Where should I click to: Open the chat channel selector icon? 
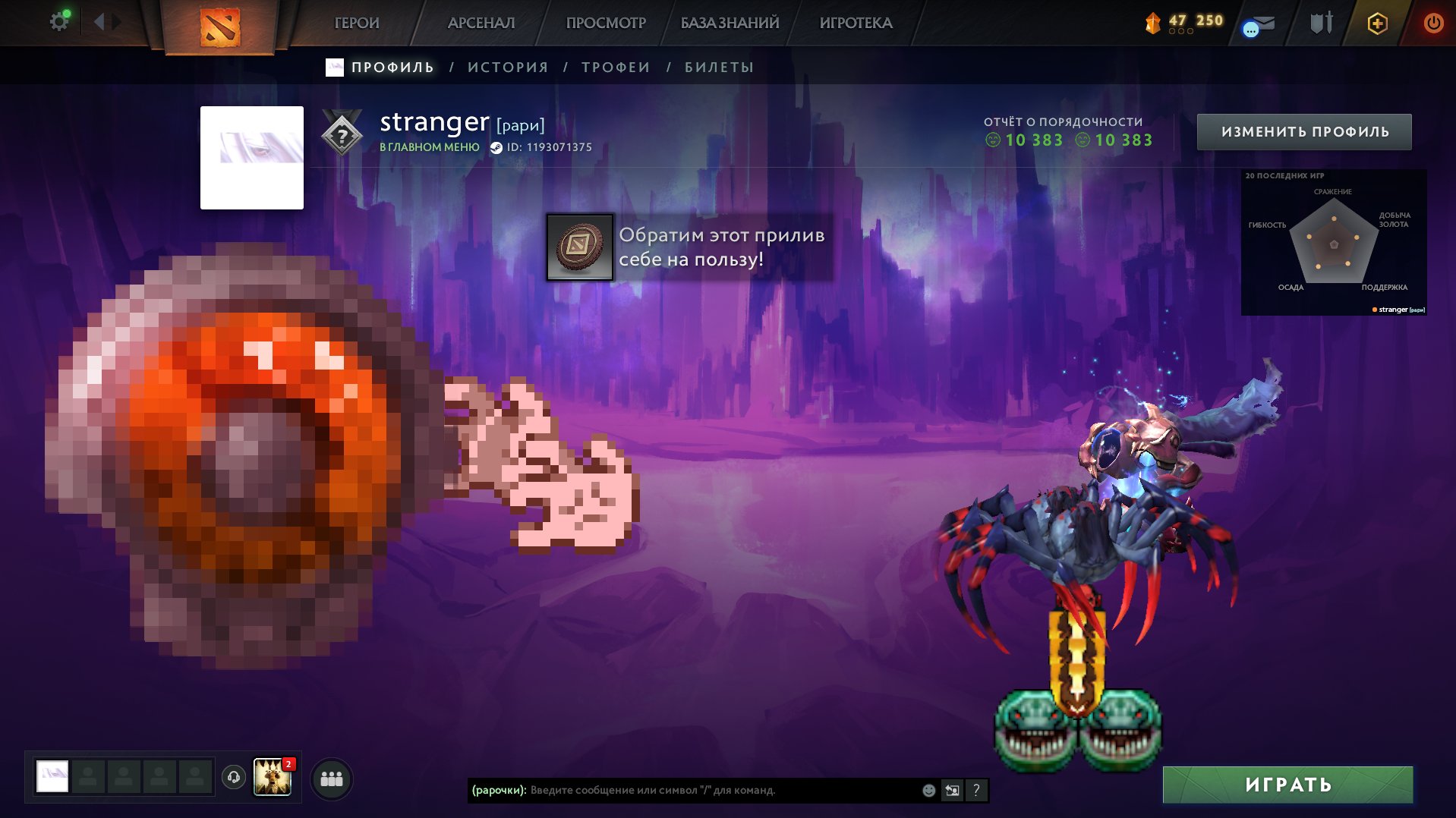pyautogui.click(x=952, y=790)
